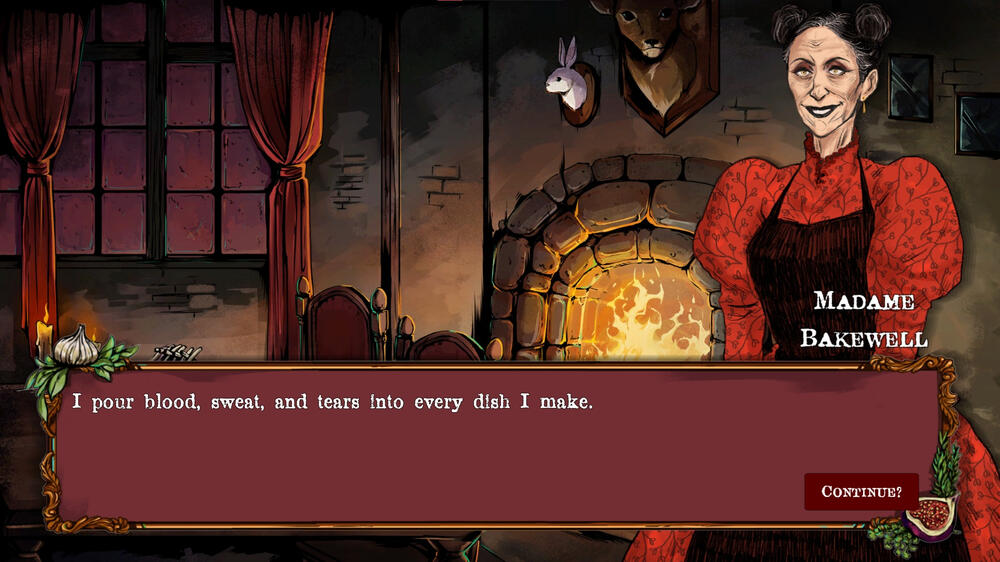Click the Continue? button in the dialogue box
1000x562 pixels.
[x=861, y=491]
